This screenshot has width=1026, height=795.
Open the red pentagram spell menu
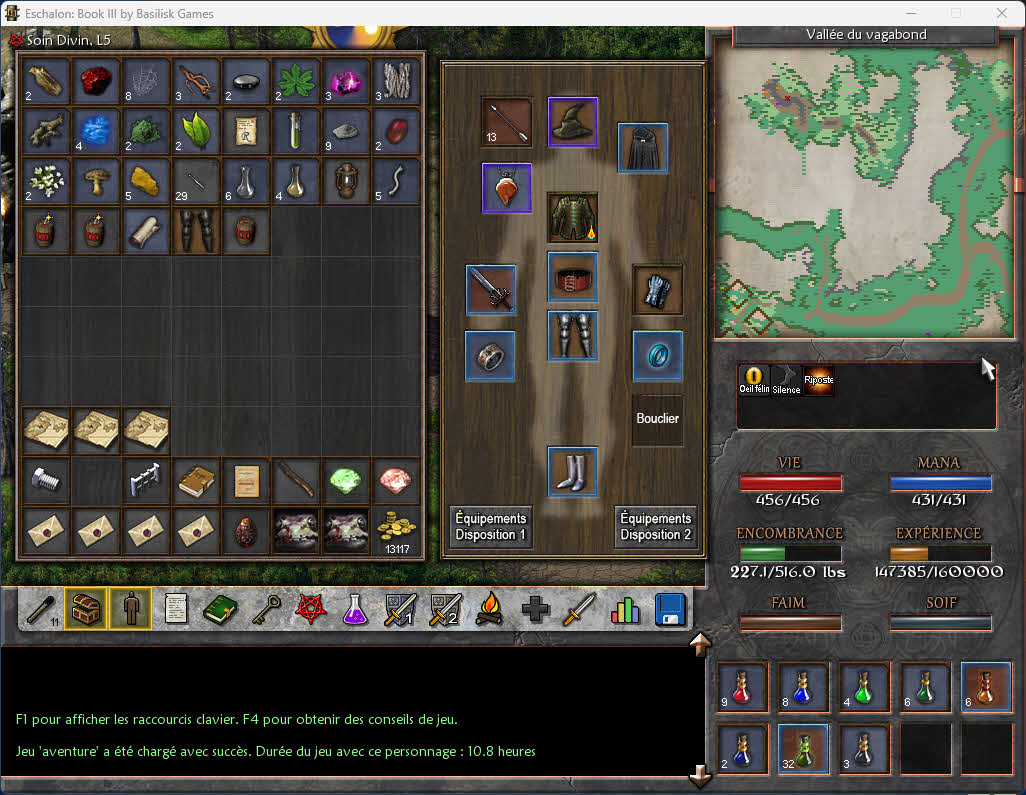pos(309,609)
